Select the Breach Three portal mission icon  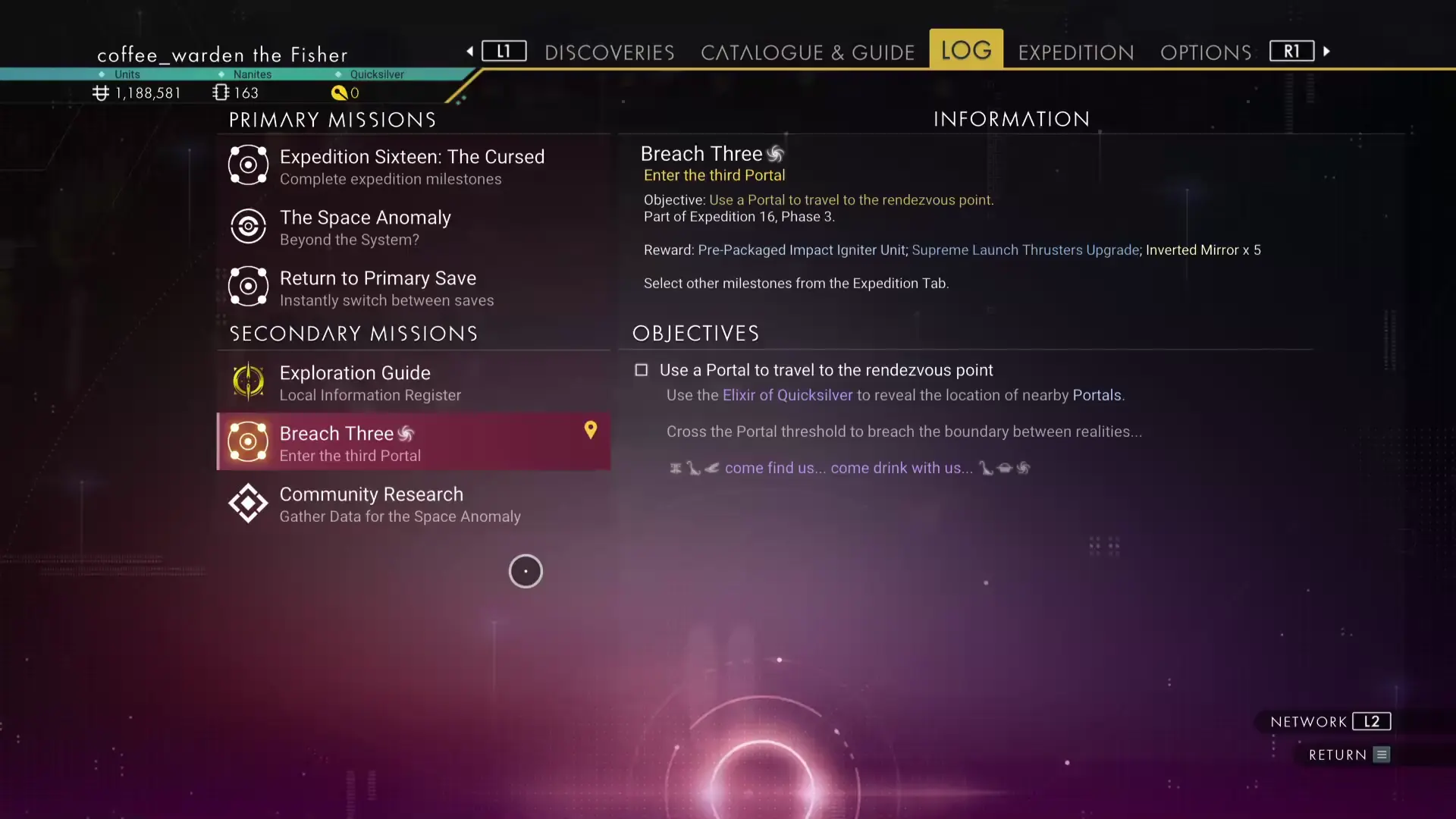(x=247, y=441)
